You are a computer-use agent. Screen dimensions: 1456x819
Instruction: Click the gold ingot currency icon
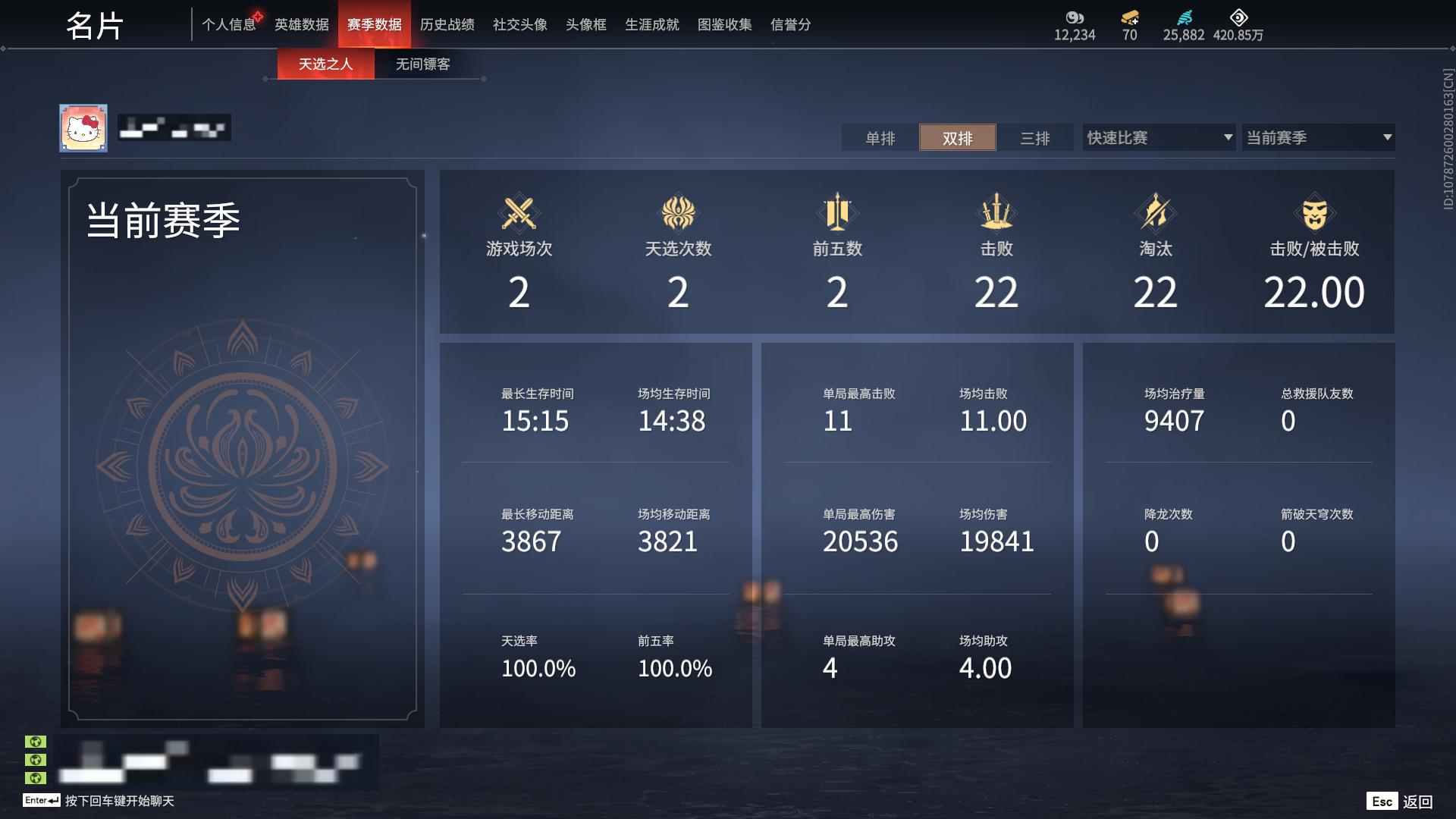[1129, 18]
